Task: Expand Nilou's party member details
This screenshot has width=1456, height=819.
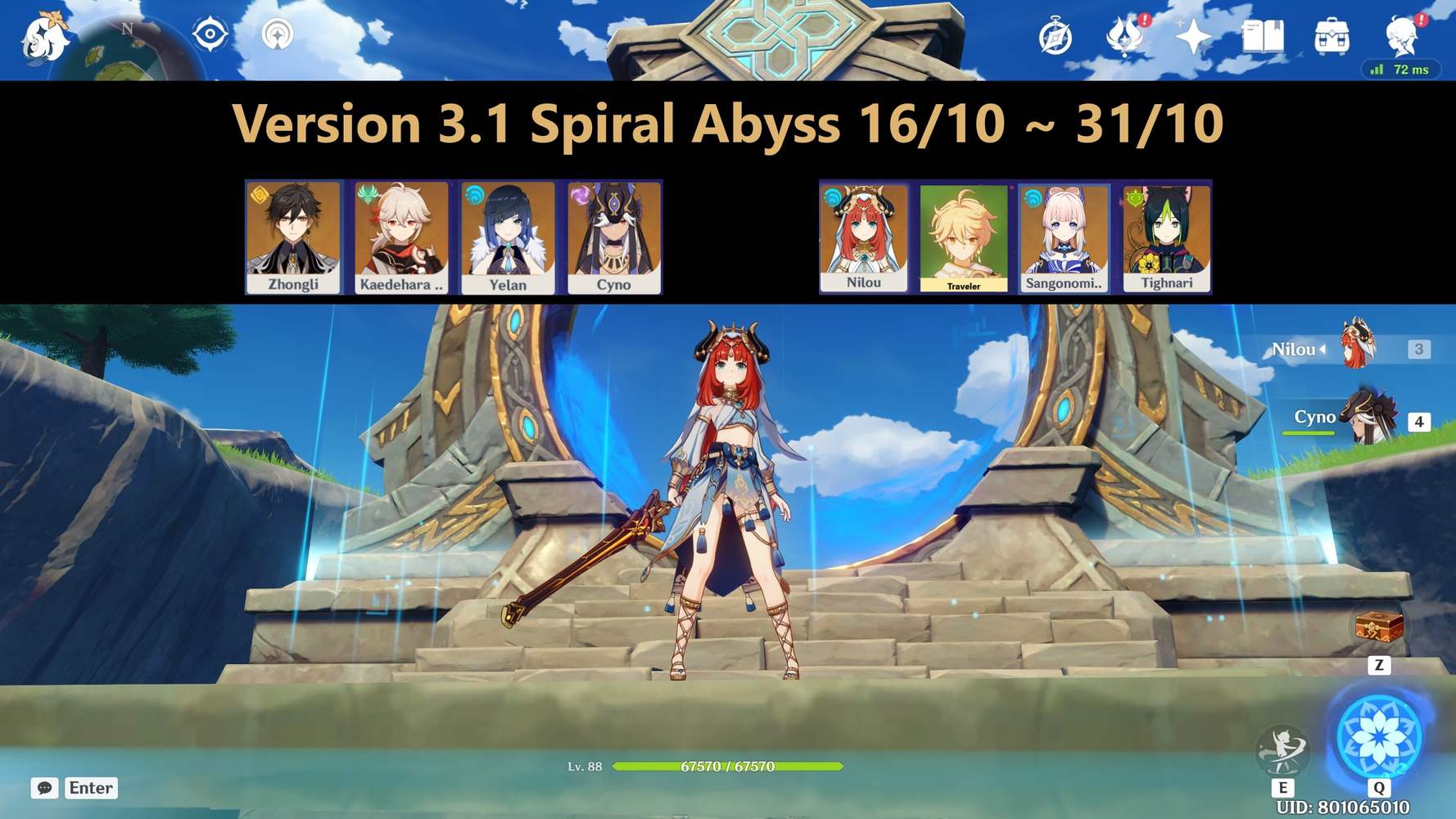Action: click(1323, 350)
